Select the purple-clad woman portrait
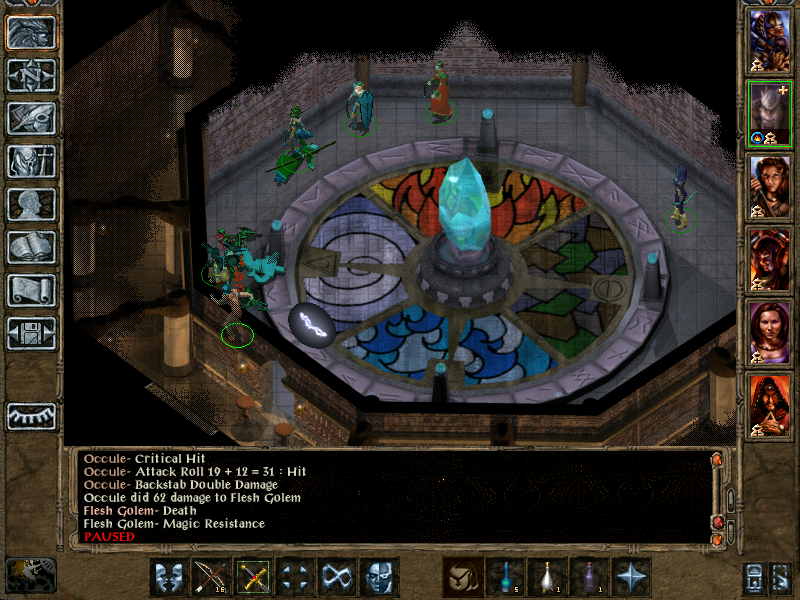Viewport: 800px width, 600px height. [770, 332]
